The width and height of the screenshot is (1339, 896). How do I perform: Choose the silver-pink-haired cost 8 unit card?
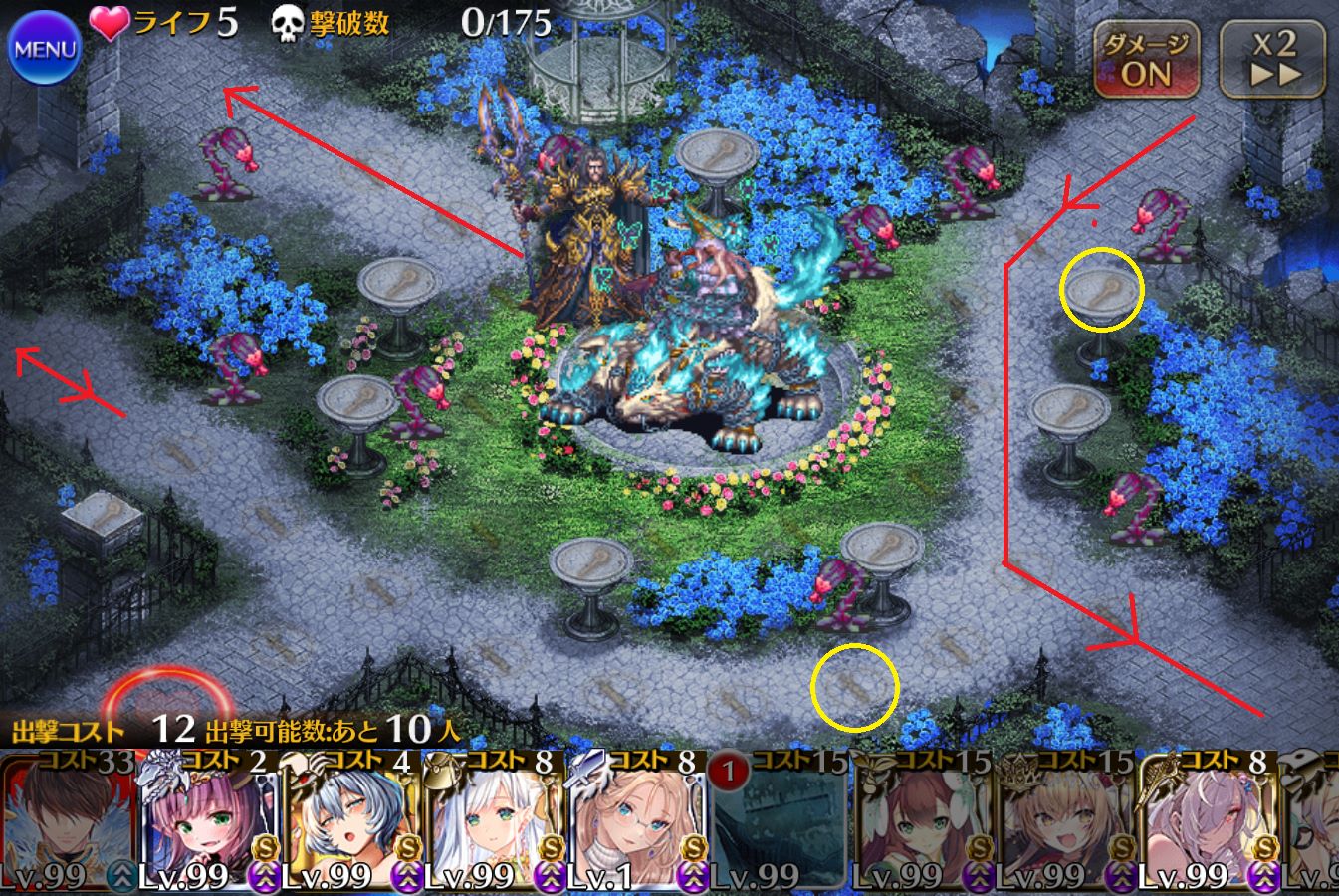1206,821
